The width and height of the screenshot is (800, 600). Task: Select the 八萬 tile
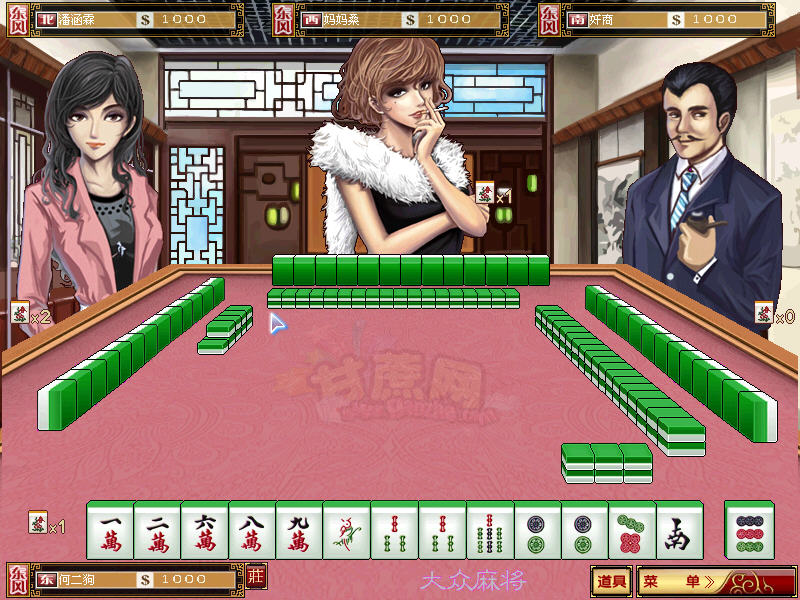253,530
